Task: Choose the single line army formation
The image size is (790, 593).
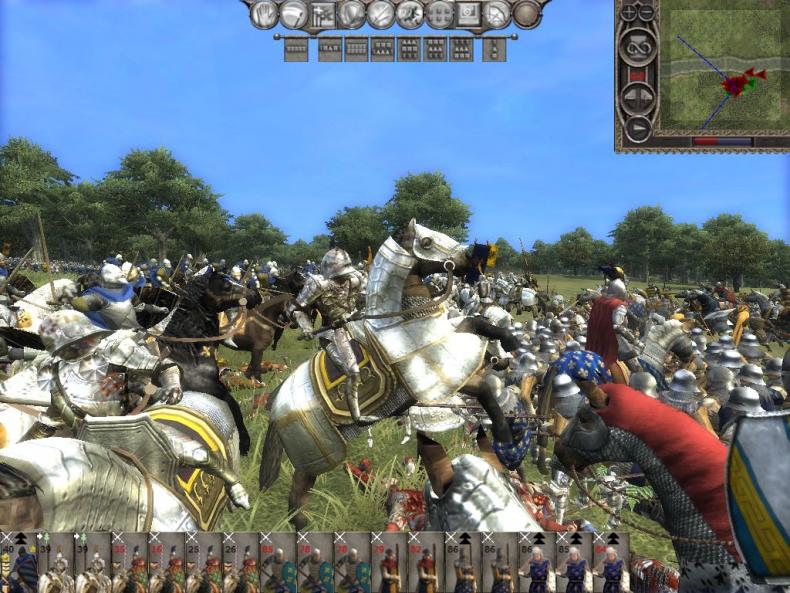Action: (x=295, y=48)
